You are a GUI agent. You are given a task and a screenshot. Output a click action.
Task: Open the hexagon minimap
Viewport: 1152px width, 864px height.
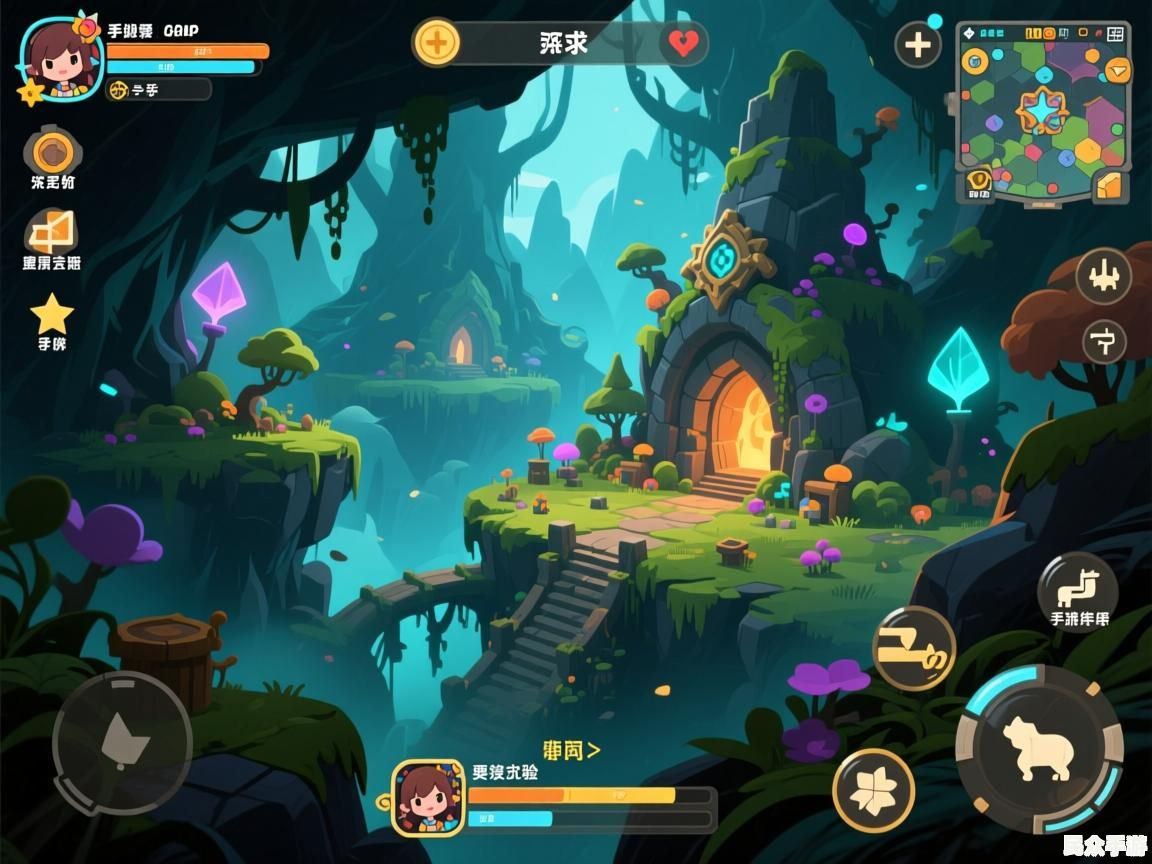[1042, 110]
